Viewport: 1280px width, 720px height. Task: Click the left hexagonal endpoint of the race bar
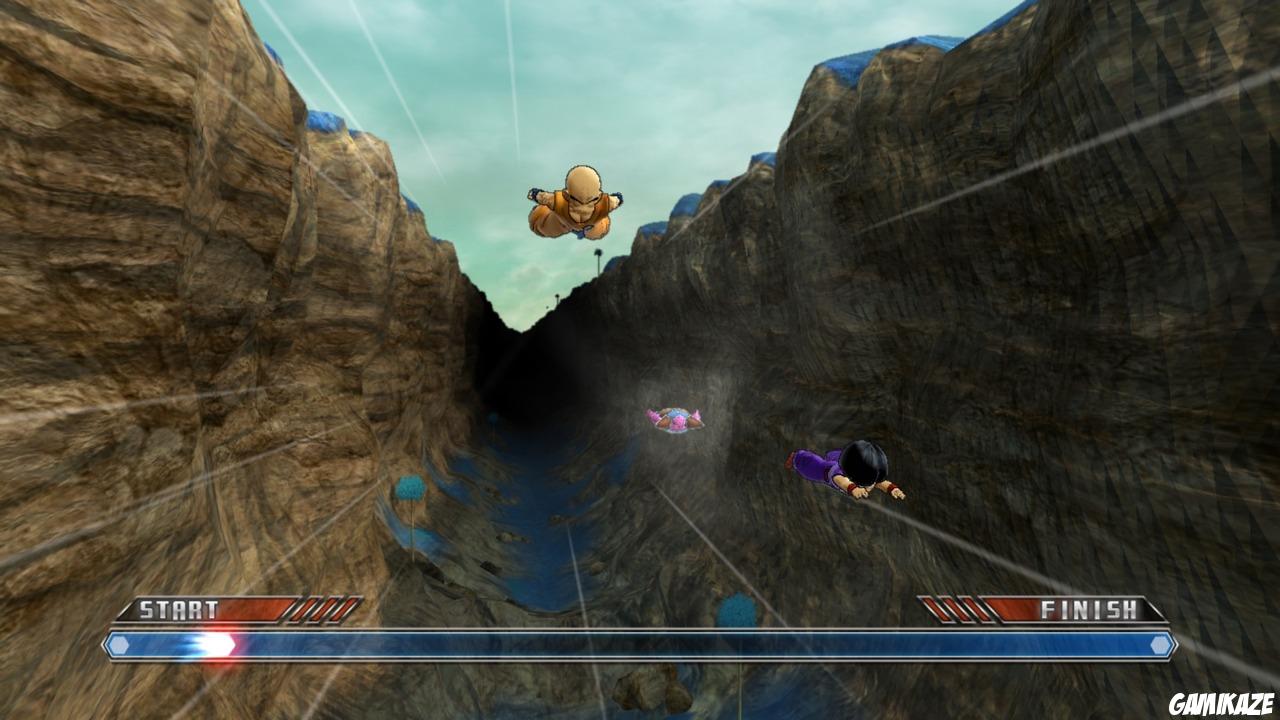pos(119,644)
